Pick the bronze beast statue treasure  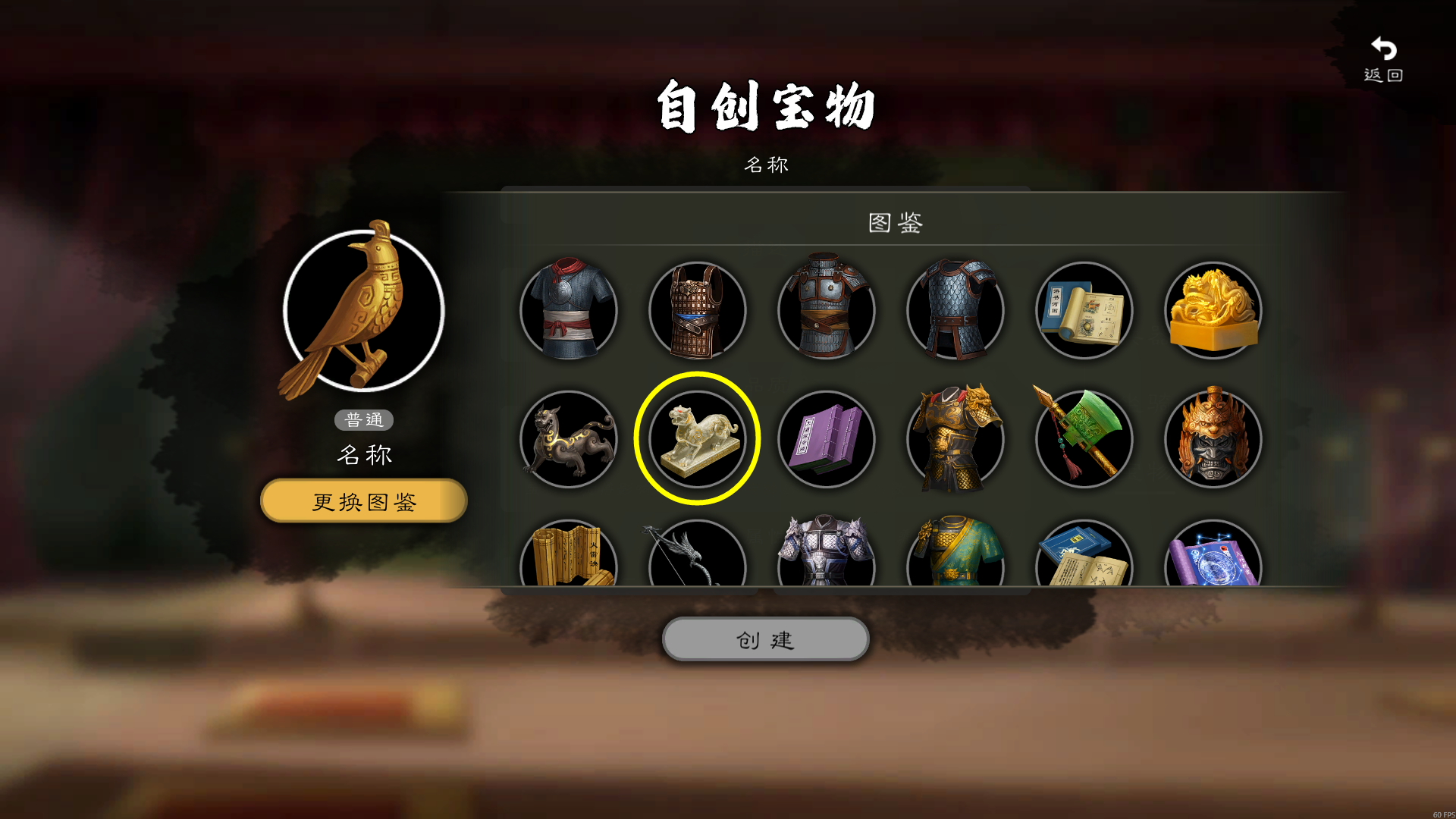coord(568,438)
